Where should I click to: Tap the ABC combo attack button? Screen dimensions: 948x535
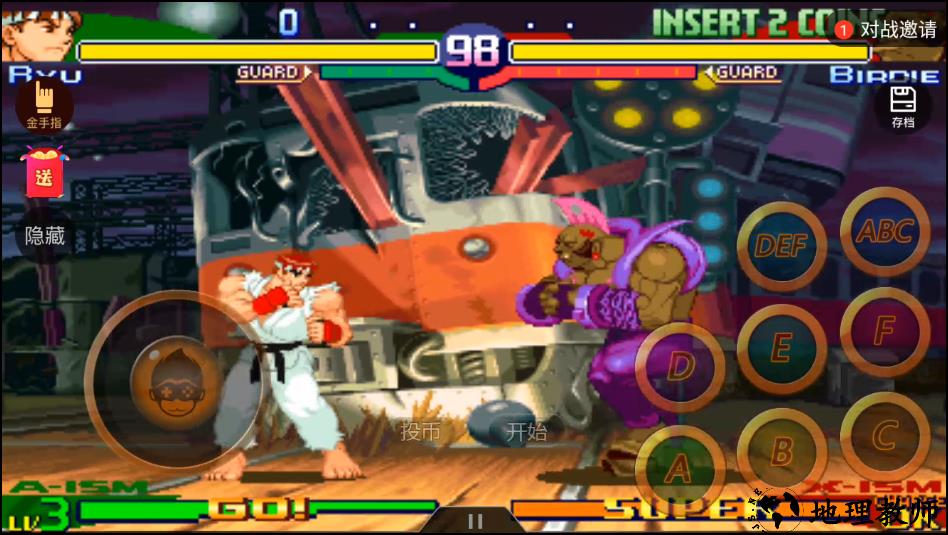[x=885, y=232]
